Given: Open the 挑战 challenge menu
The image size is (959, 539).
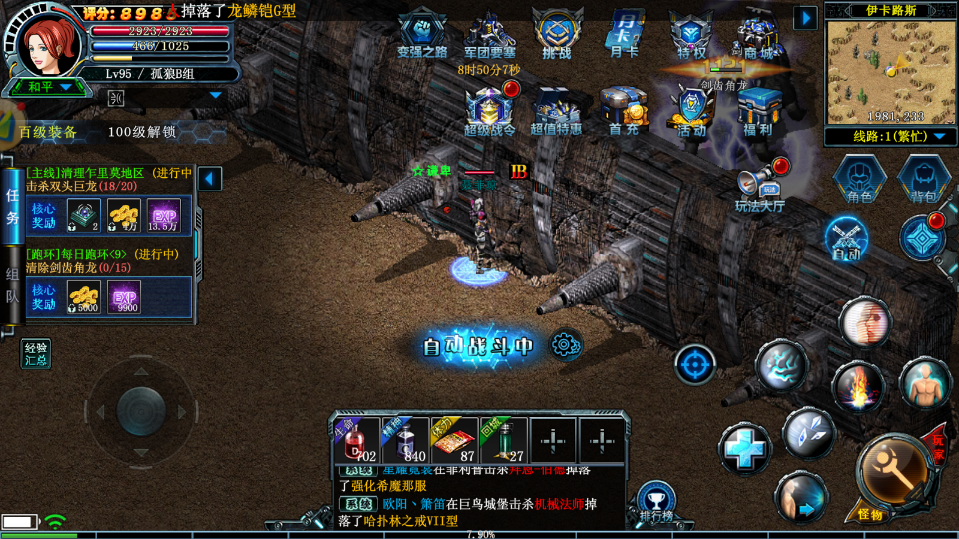Looking at the screenshot, I should pyautogui.click(x=557, y=35).
